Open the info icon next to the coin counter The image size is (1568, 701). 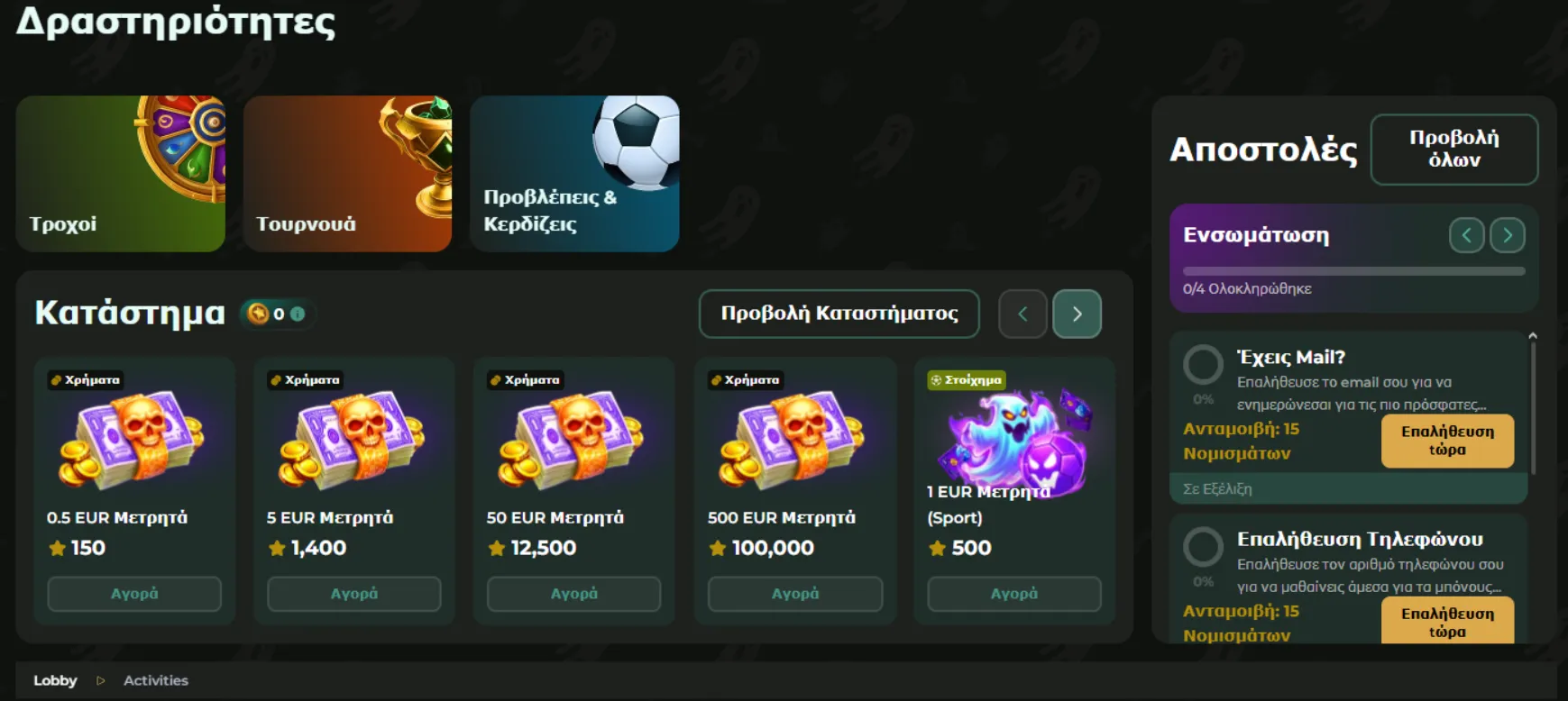coord(298,314)
